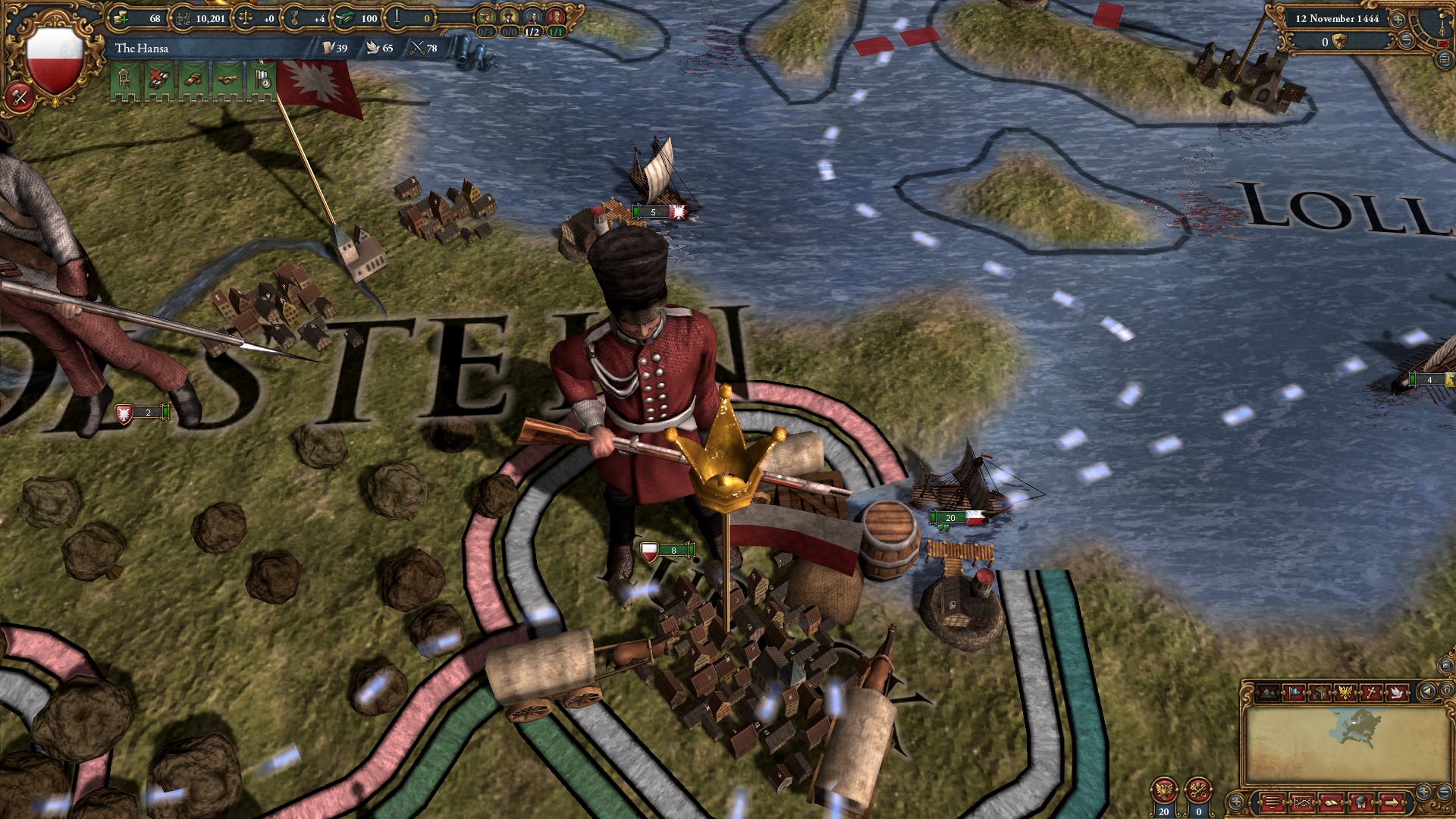Viewport: 1456px width, 819px height.
Task: Check stability on the scales icon
Action: tap(245, 18)
